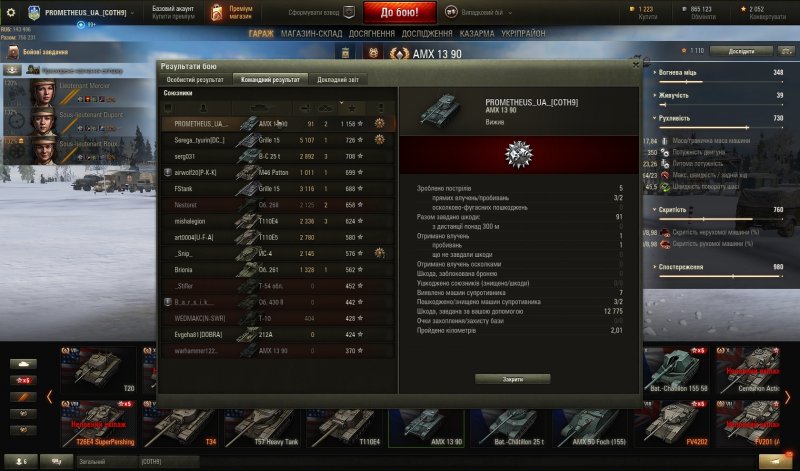Select the T26E4 SuperPershing tank

(98, 424)
